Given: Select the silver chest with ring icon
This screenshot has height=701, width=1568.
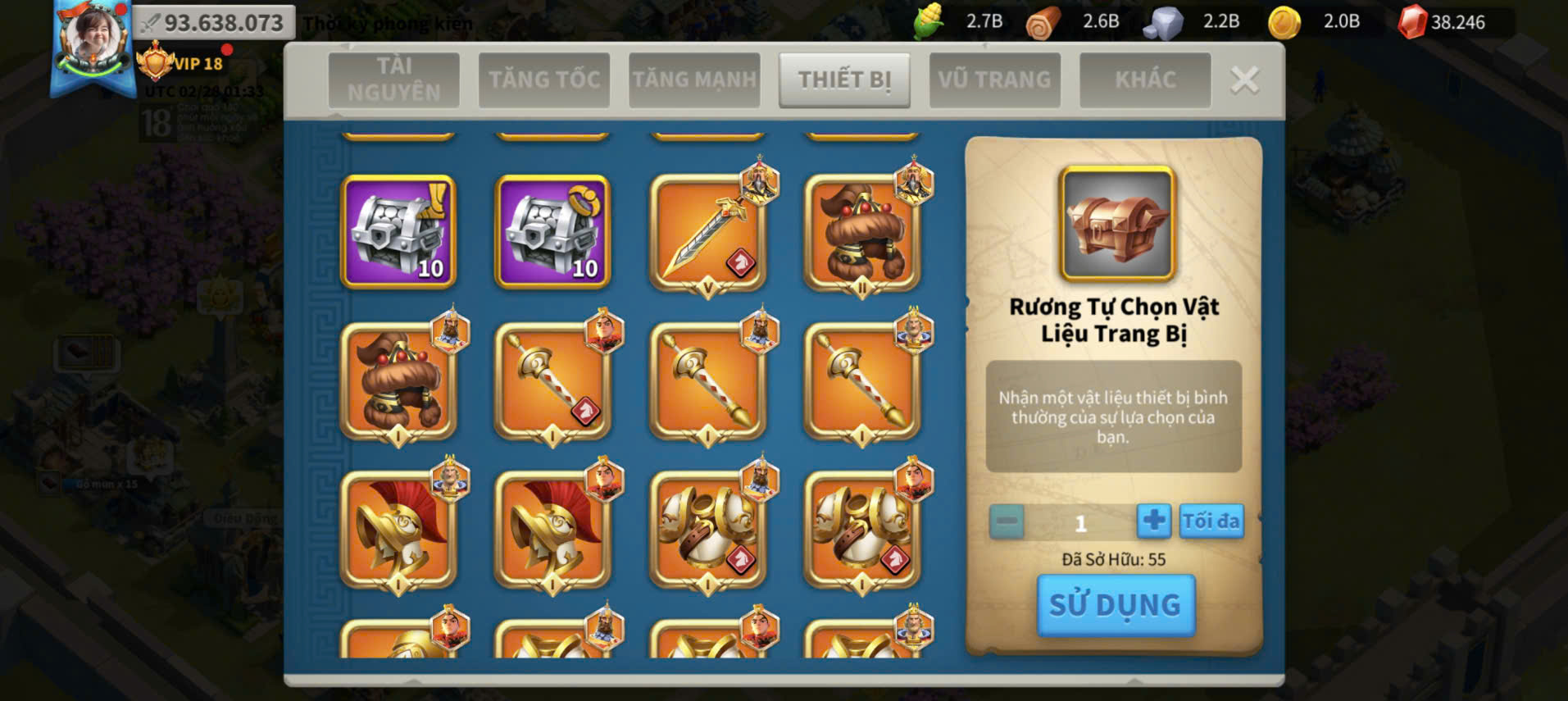Looking at the screenshot, I should [x=552, y=232].
